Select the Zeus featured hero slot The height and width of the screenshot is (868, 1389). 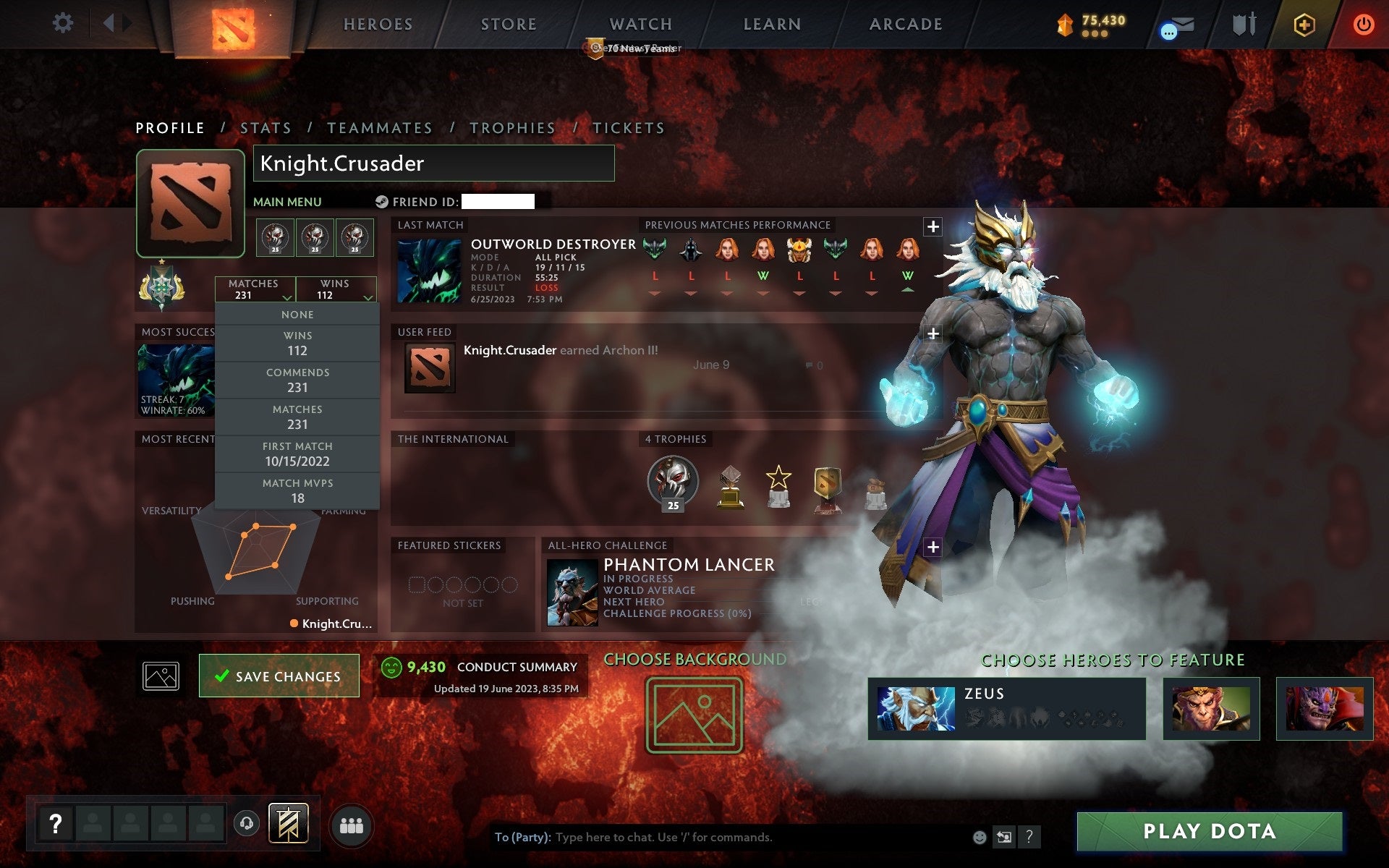tap(1006, 709)
